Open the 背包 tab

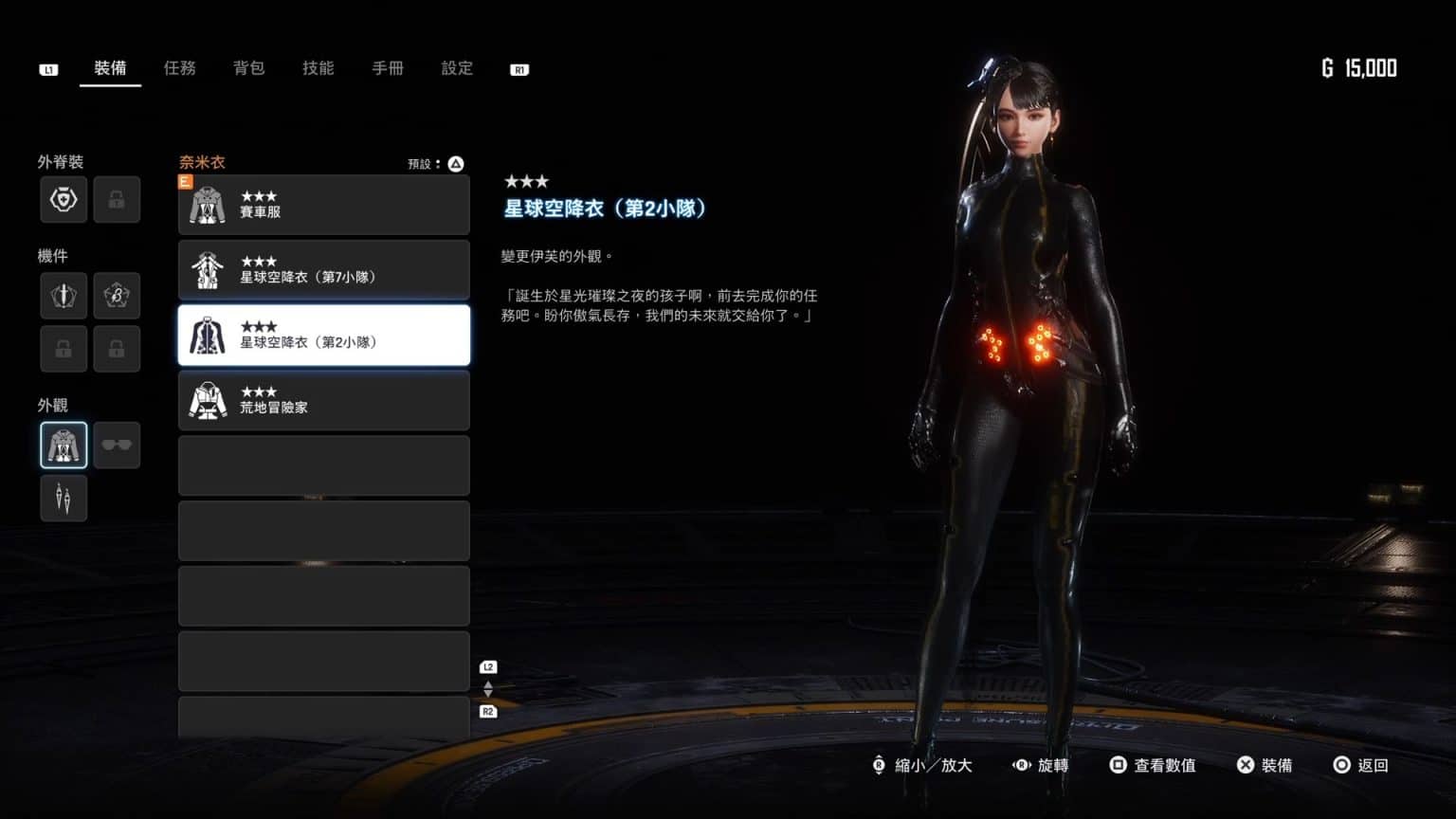[x=248, y=68]
